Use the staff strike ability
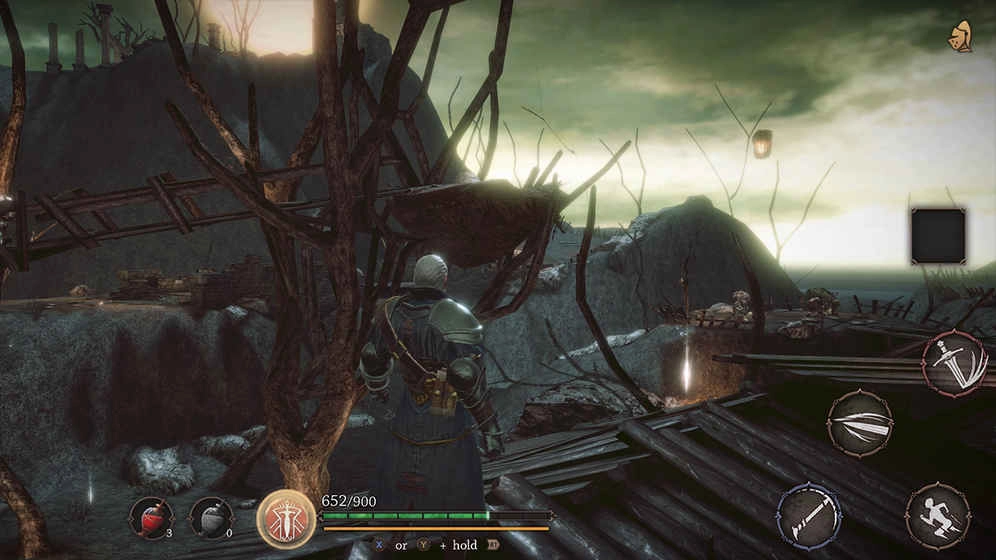 (x=809, y=515)
